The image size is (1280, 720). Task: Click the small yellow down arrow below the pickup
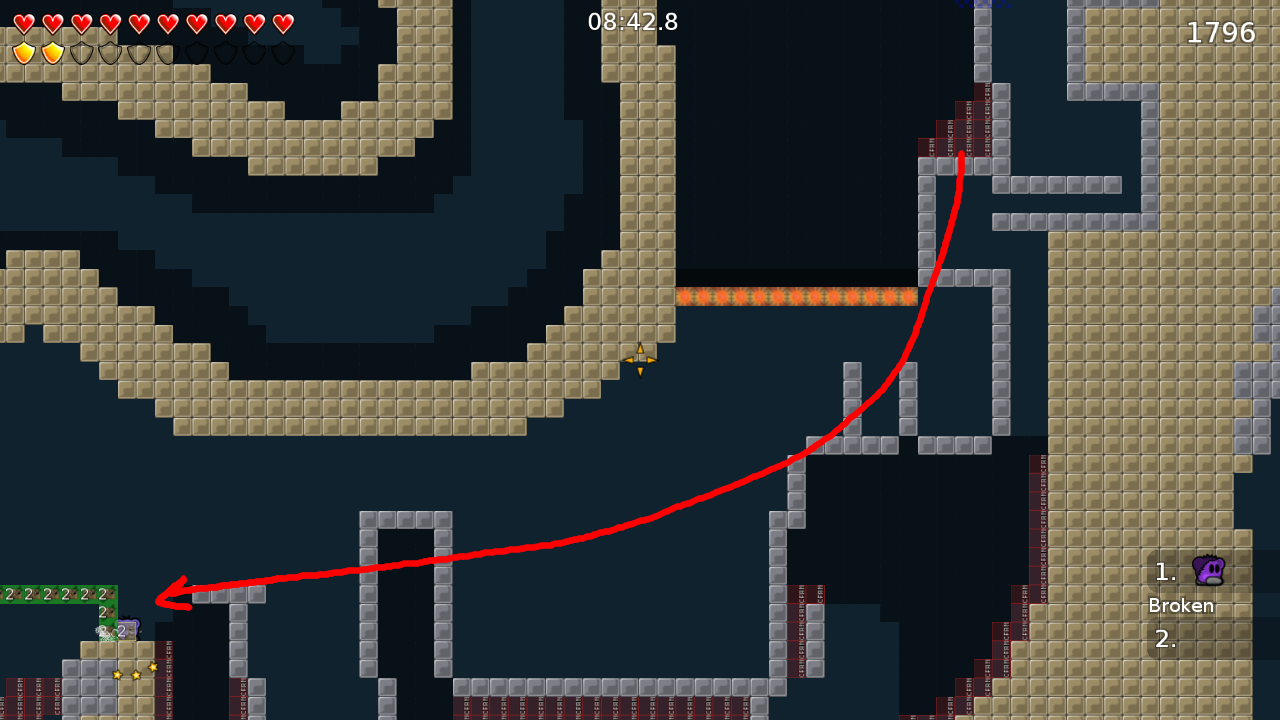tap(640, 371)
